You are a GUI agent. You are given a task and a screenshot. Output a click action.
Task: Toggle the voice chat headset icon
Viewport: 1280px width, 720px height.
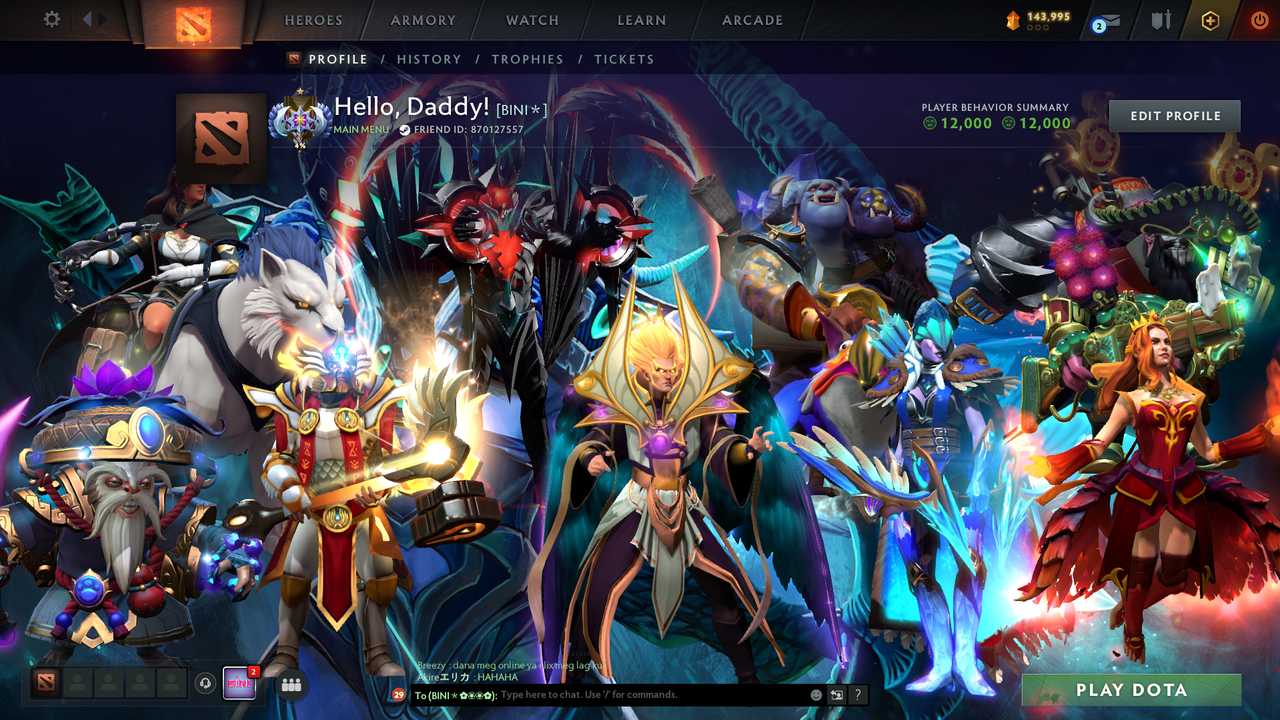(x=204, y=683)
